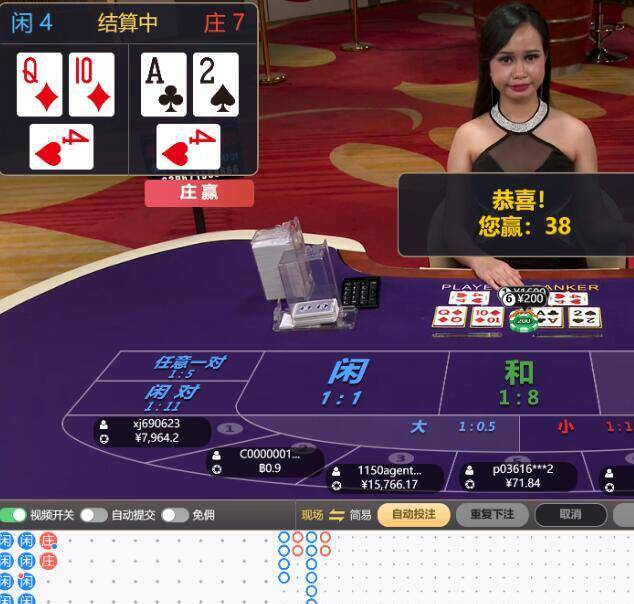Select seat of player p03616***2
The image size is (634, 604).
pyautogui.click(x=520, y=476)
